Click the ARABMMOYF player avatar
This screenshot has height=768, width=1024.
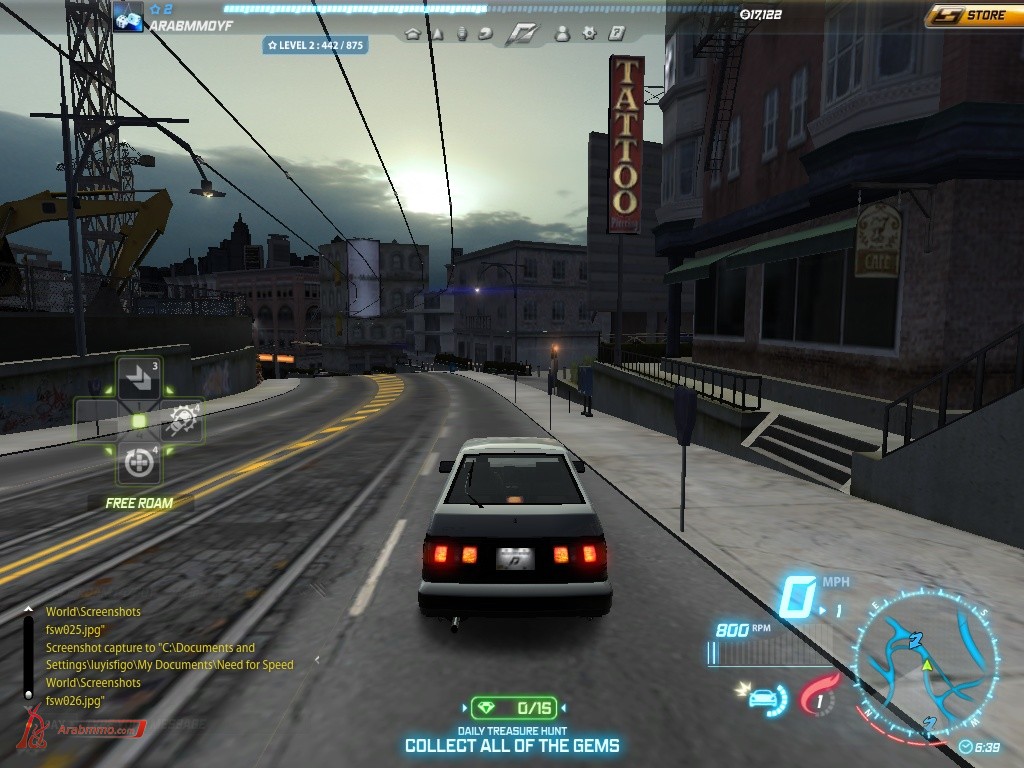pos(128,17)
